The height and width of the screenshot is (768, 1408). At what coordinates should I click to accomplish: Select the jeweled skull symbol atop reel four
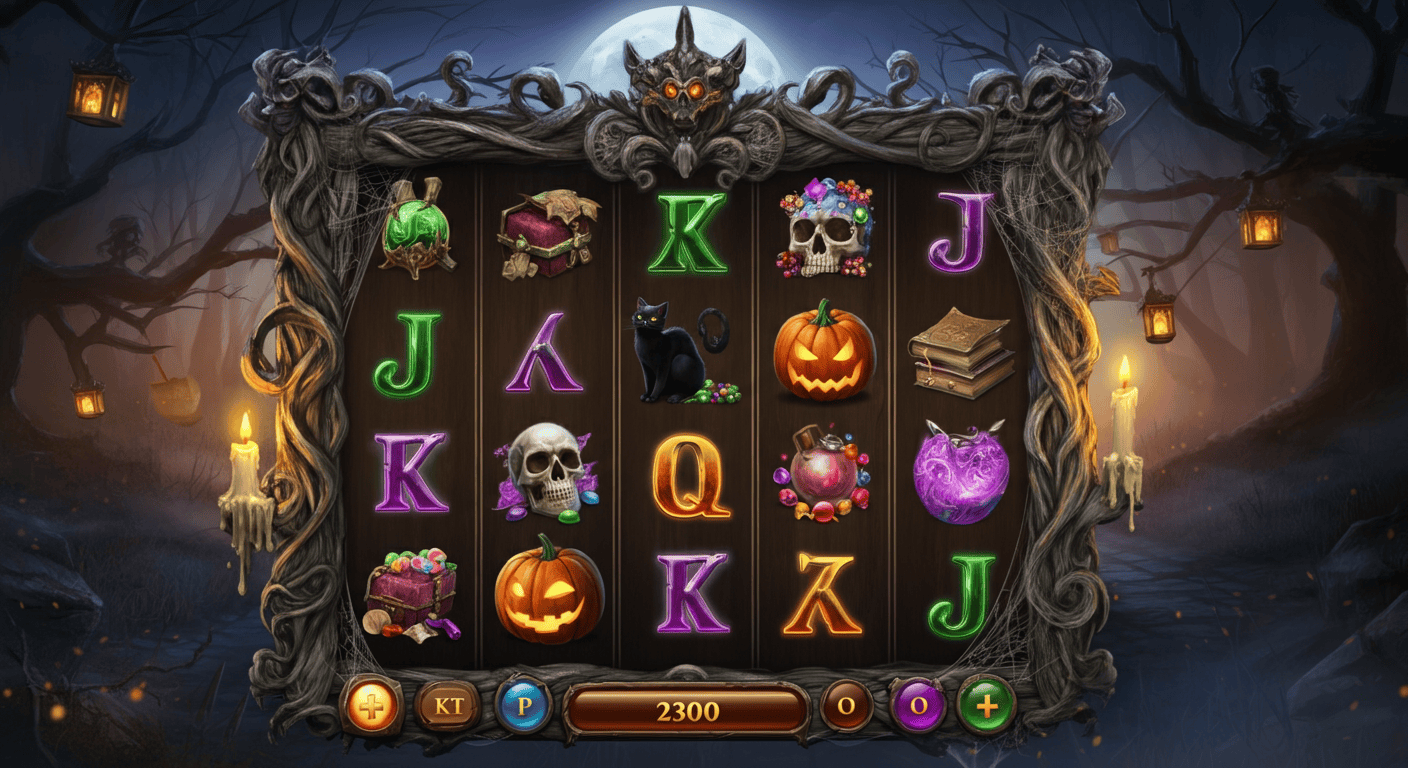point(823,232)
